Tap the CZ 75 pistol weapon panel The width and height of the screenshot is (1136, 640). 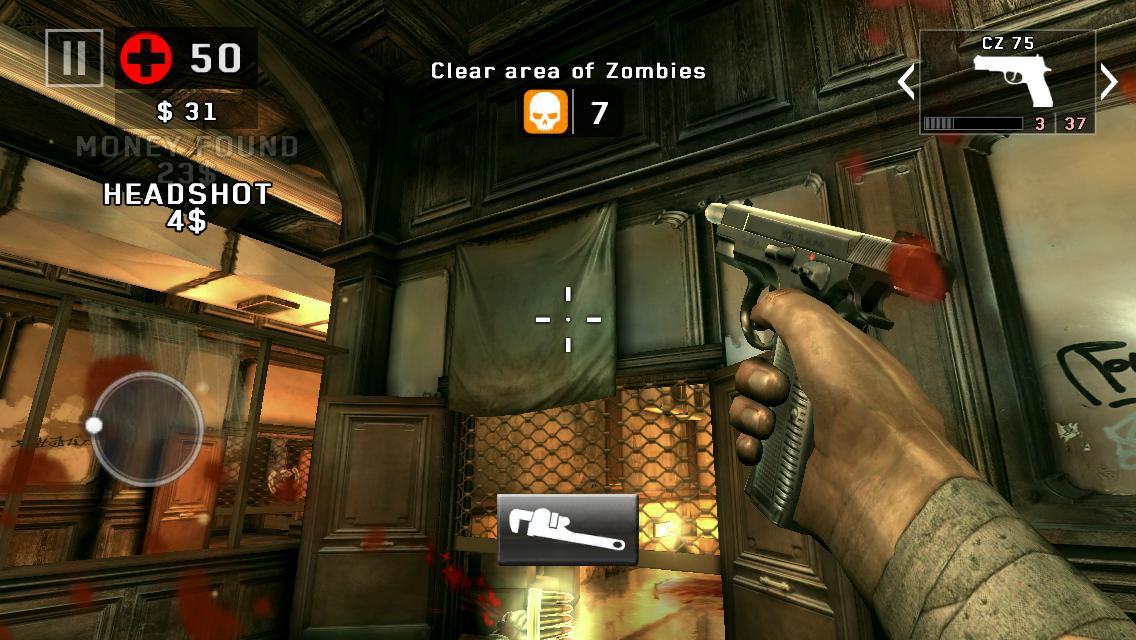click(1007, 82)
